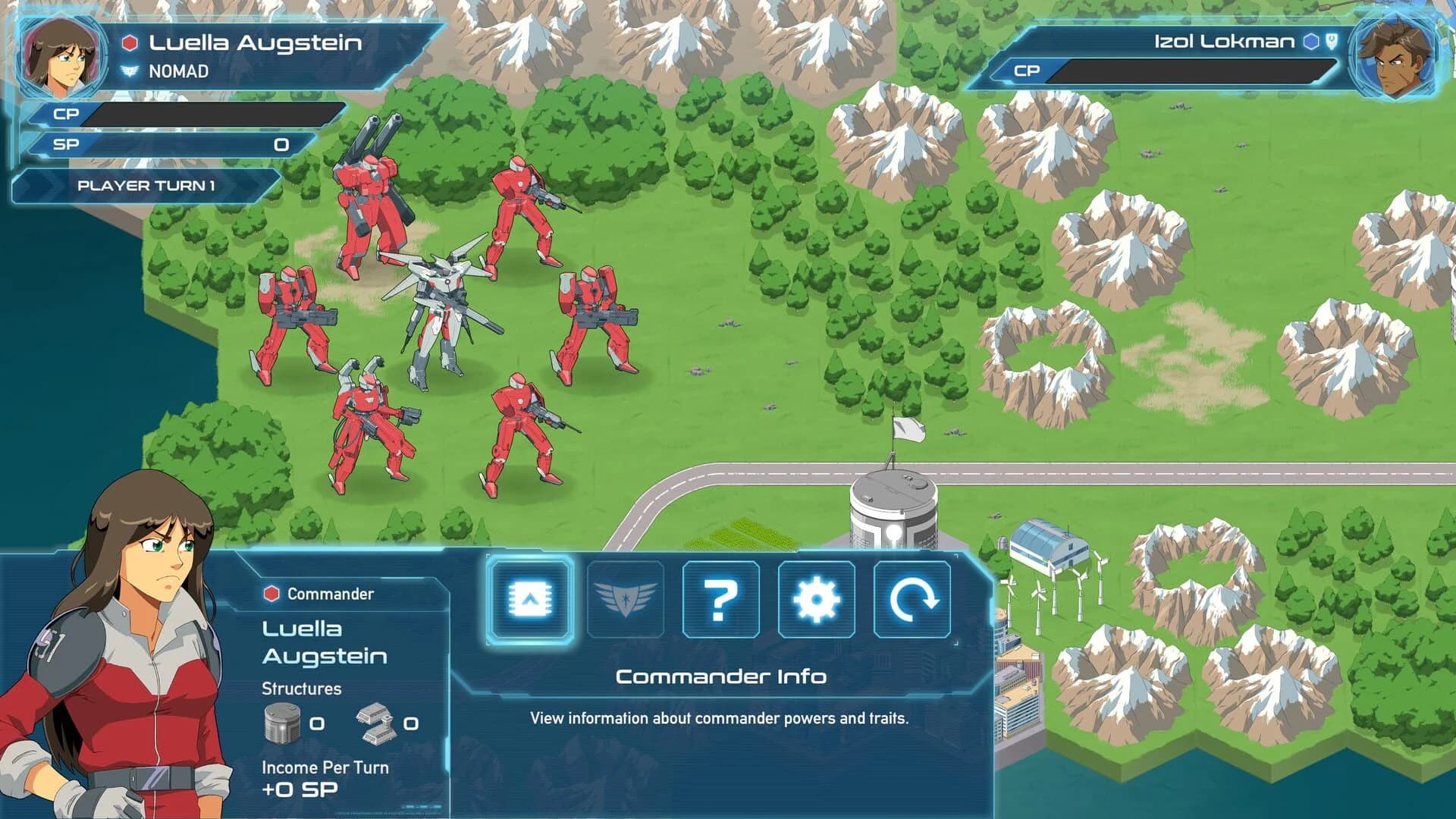The width and height of the screenshot is (1456, 819).
Task: Open the Commander Info chip icon
Action: click(x=534, y=601)
